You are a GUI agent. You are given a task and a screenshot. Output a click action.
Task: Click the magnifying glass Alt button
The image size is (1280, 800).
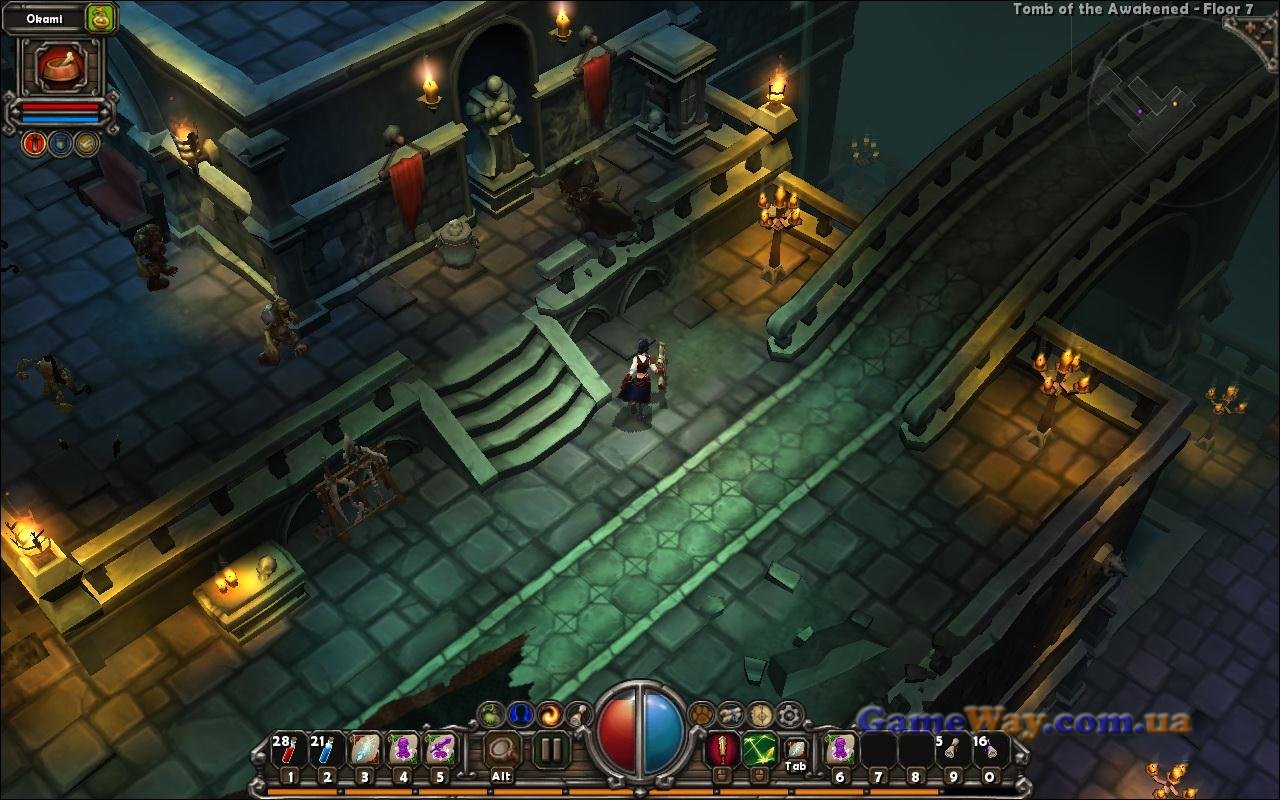coord(502,749)
